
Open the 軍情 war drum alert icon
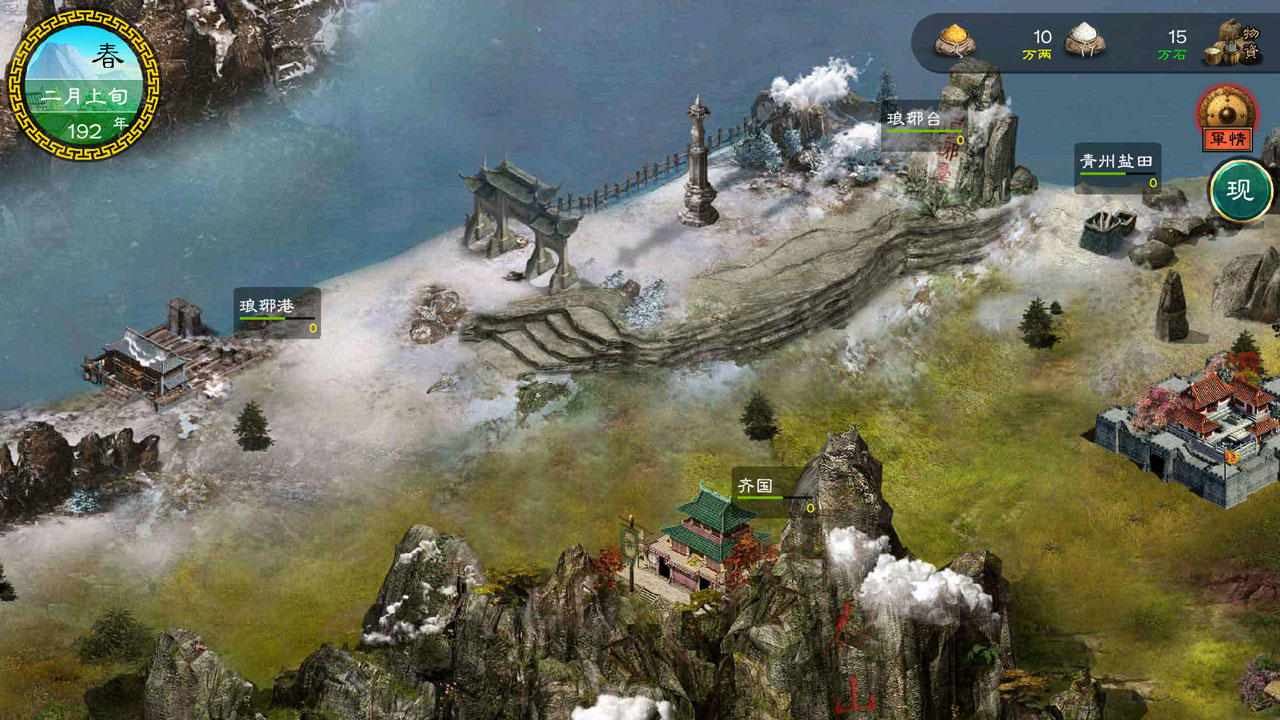[x=1228, y=117]
